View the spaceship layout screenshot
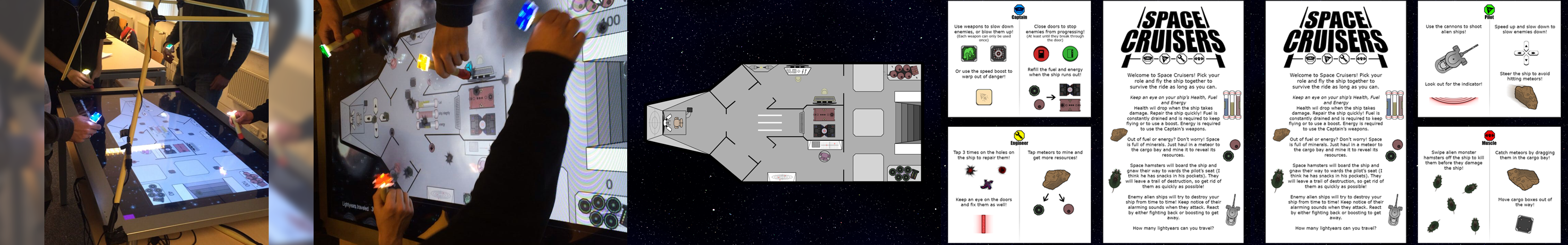 [785, 123]
